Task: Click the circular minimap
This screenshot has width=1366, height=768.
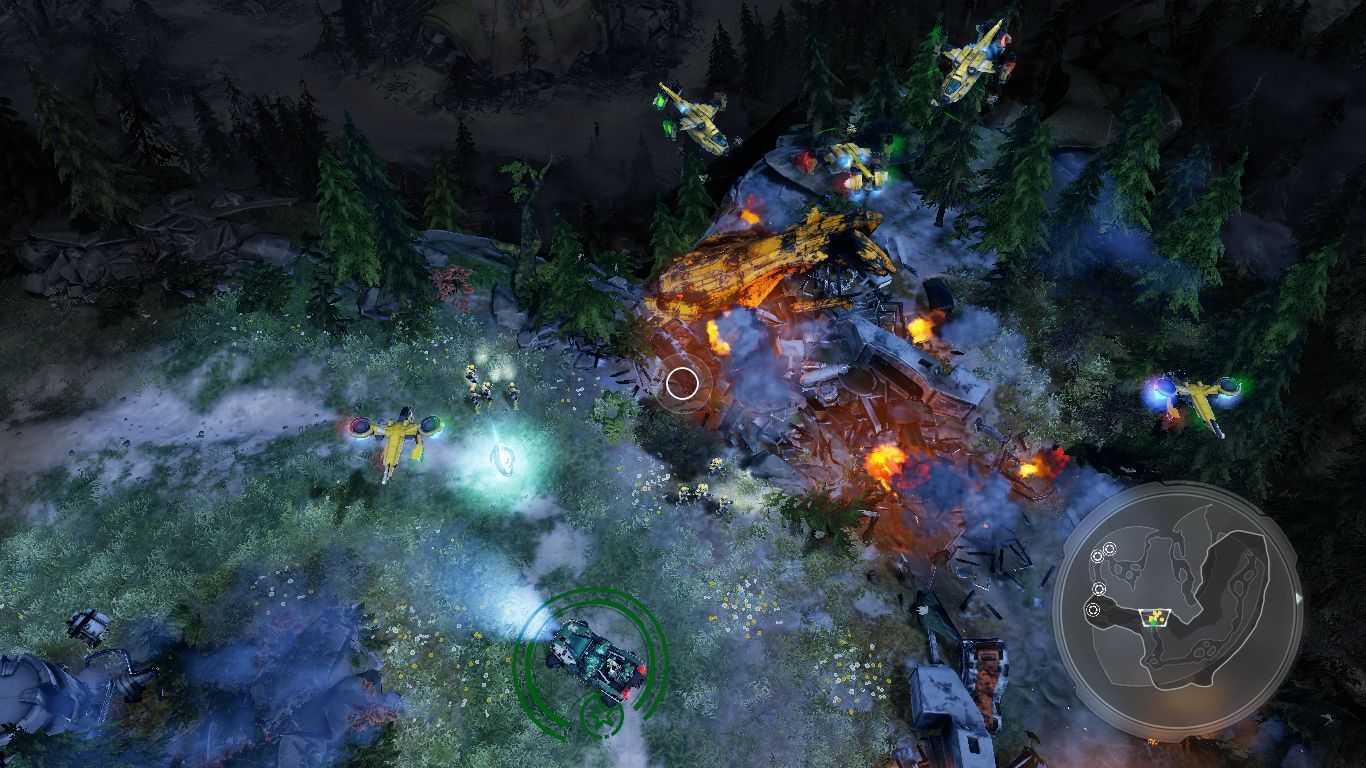Action: (x=1176, y=610)
